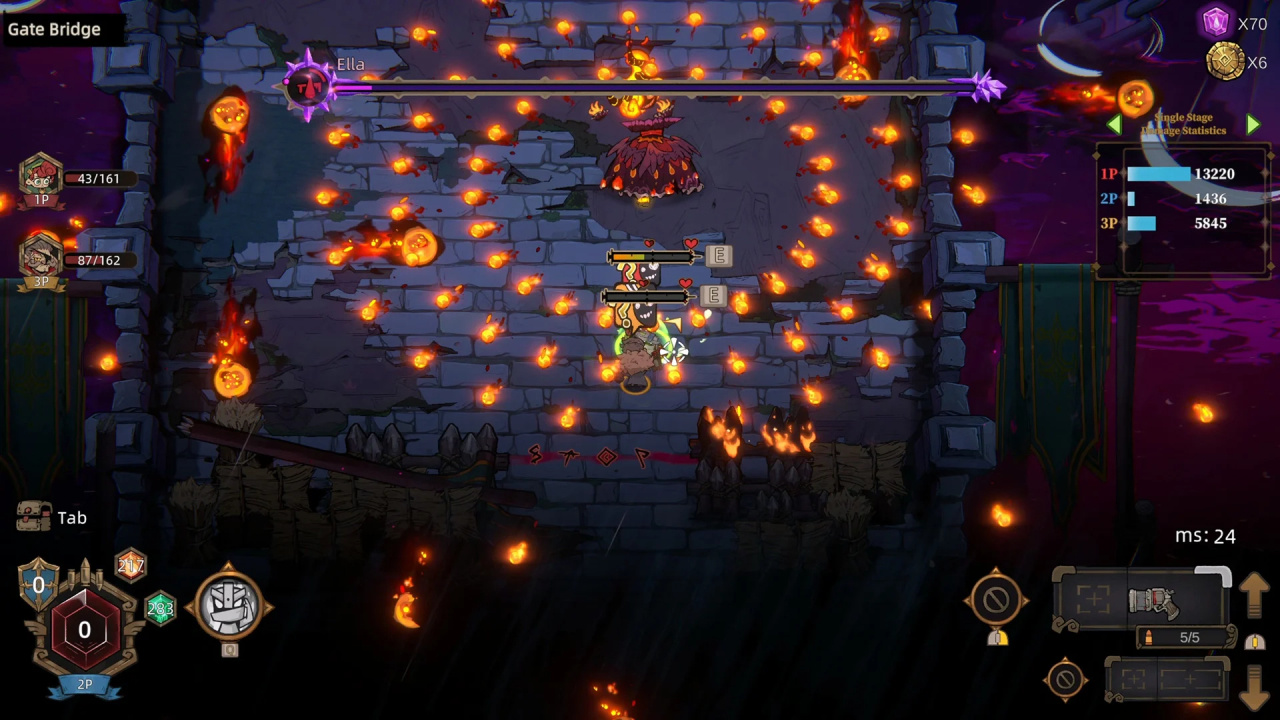The width and height of the screenshot is (1280, 720).
Task: Show next damage statistics page with right arrow
Action: pyautogui.click(x=1253, y=125)
